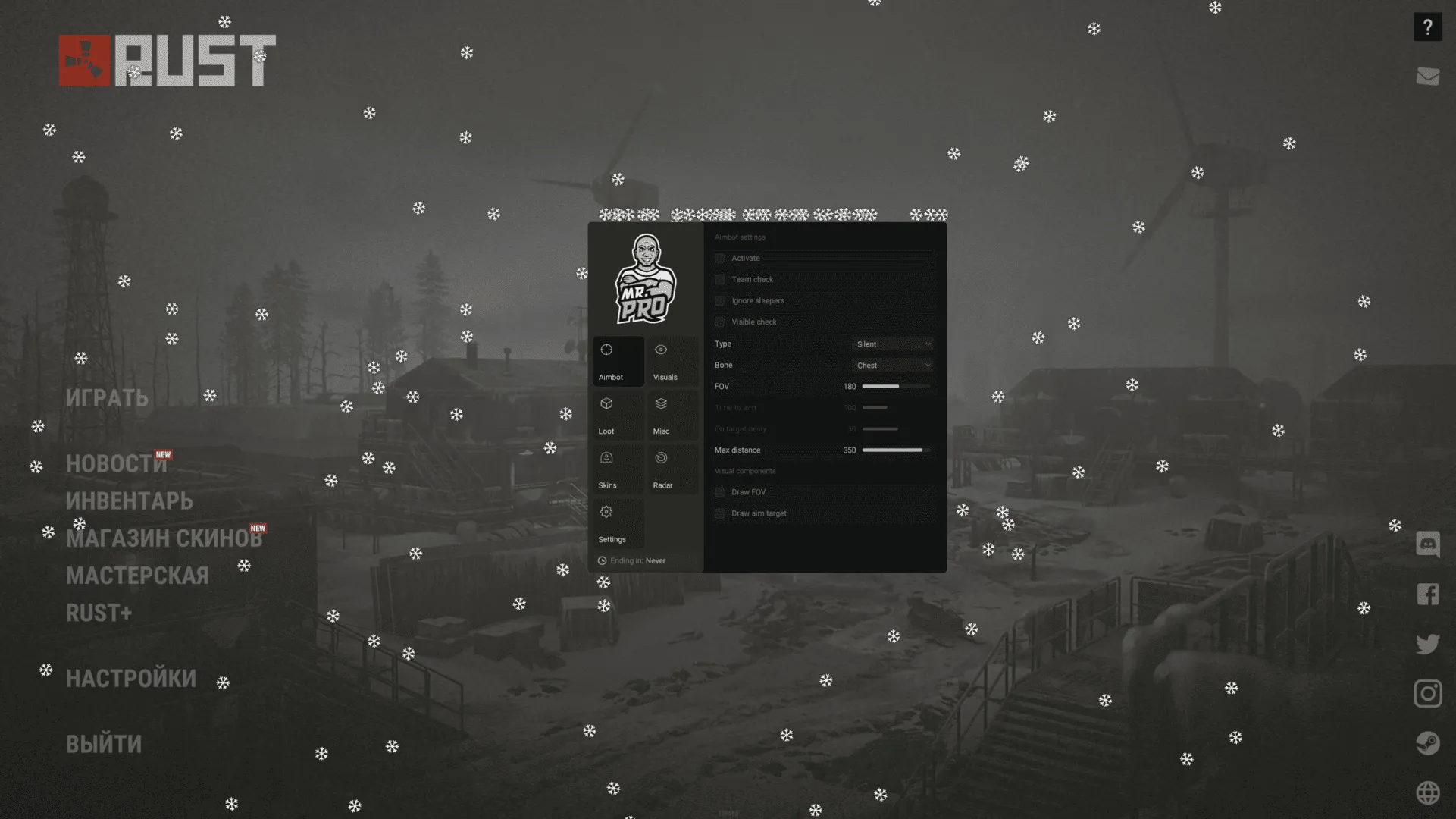Viewport: 1456px width, 819px height.
Task: Open the Type dropdown set to Silent
Action: (x=892, y=344)
